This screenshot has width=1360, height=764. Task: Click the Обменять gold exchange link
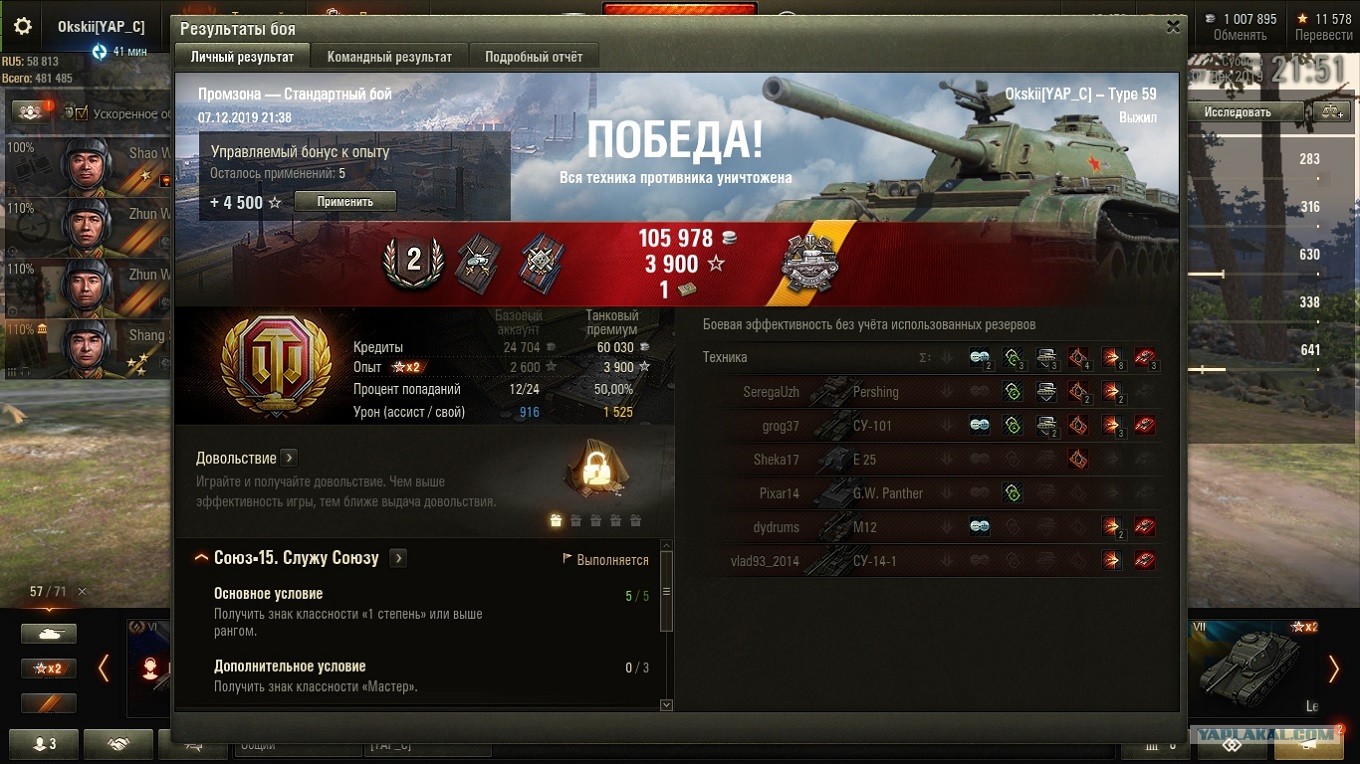coord(1240,35)
